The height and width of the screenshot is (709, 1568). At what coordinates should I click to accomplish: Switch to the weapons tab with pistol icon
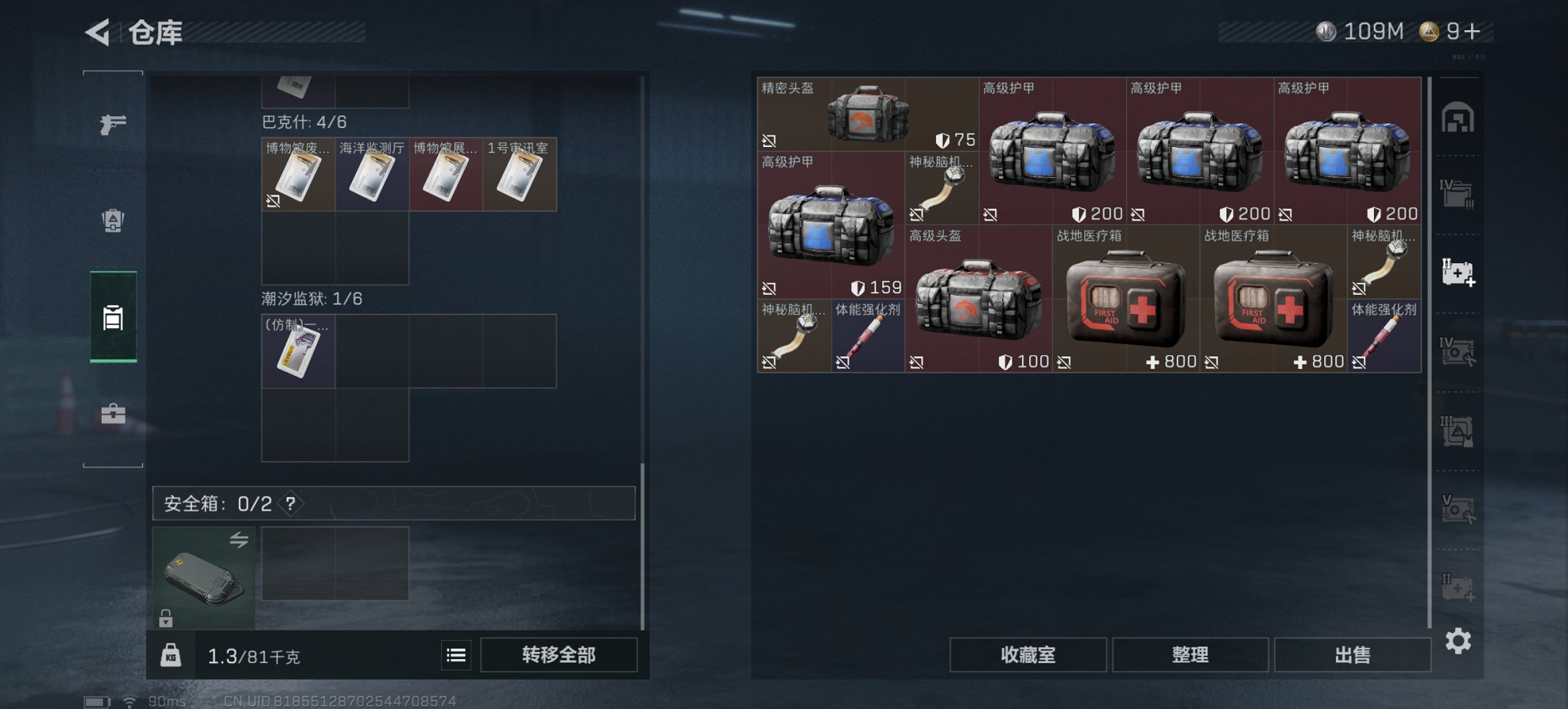pyautogui.click(x=115, y=125)
